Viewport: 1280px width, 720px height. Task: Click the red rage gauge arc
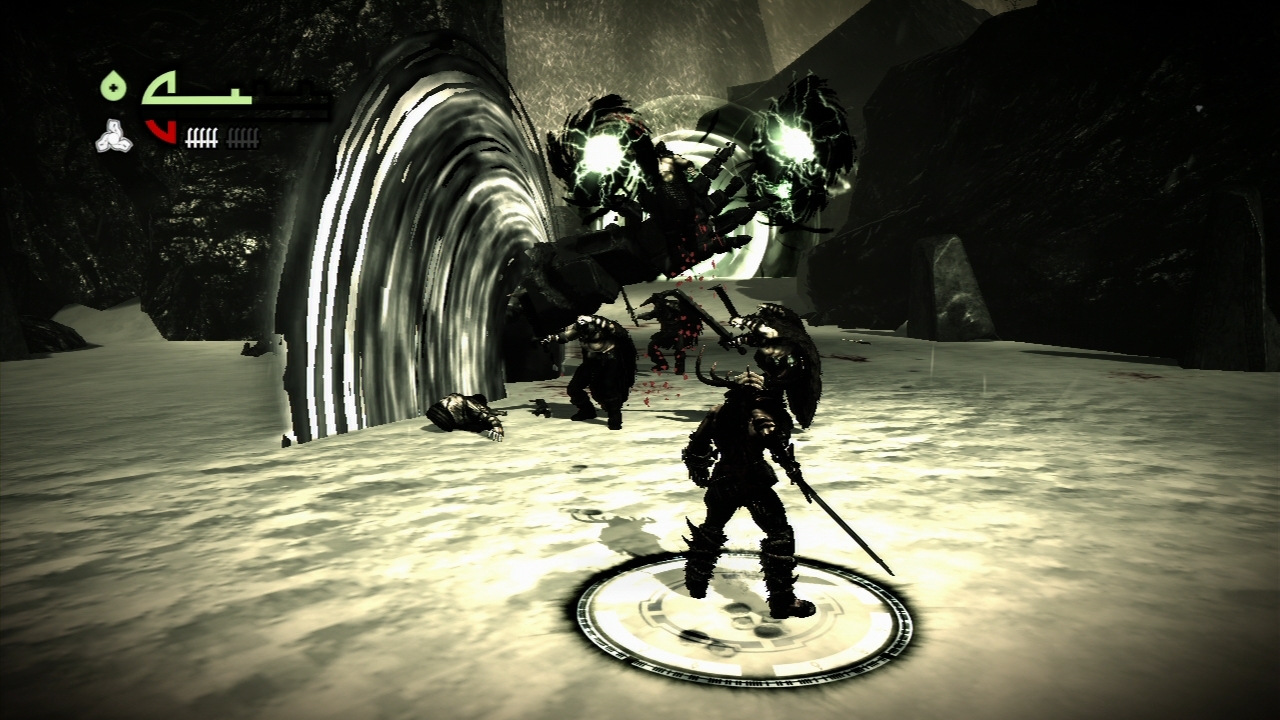click(160, 130)
